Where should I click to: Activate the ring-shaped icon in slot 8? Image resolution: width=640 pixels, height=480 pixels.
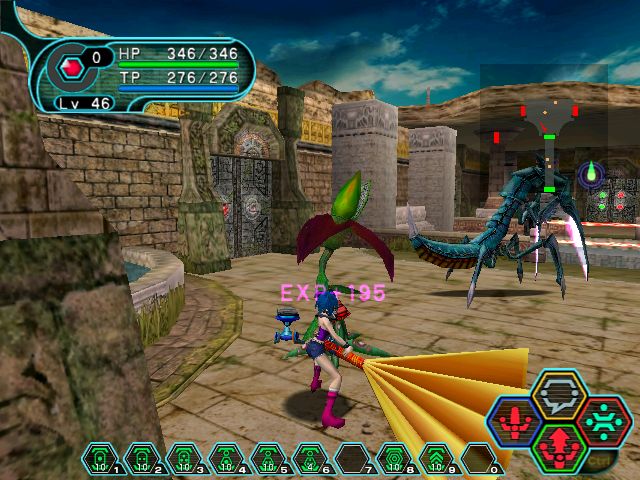pos(394,460)
